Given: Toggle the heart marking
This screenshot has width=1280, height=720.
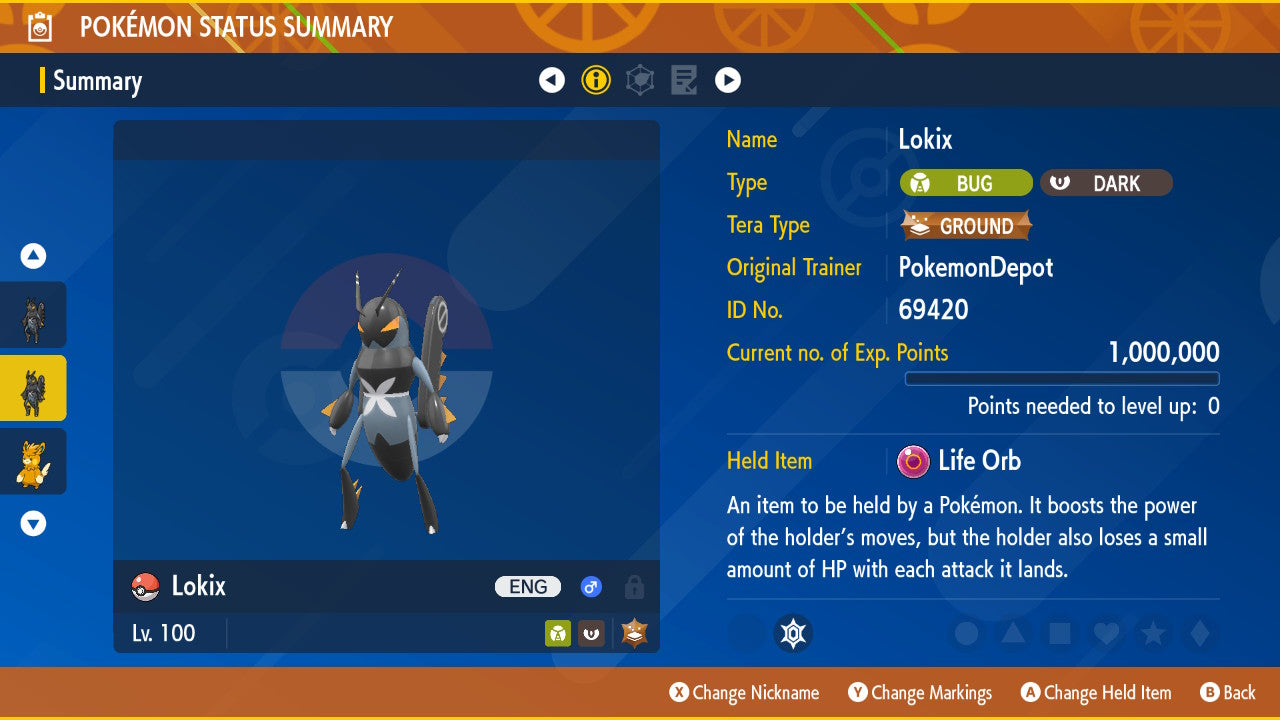Looking at the screenshot, I should tap(1106, 633).
